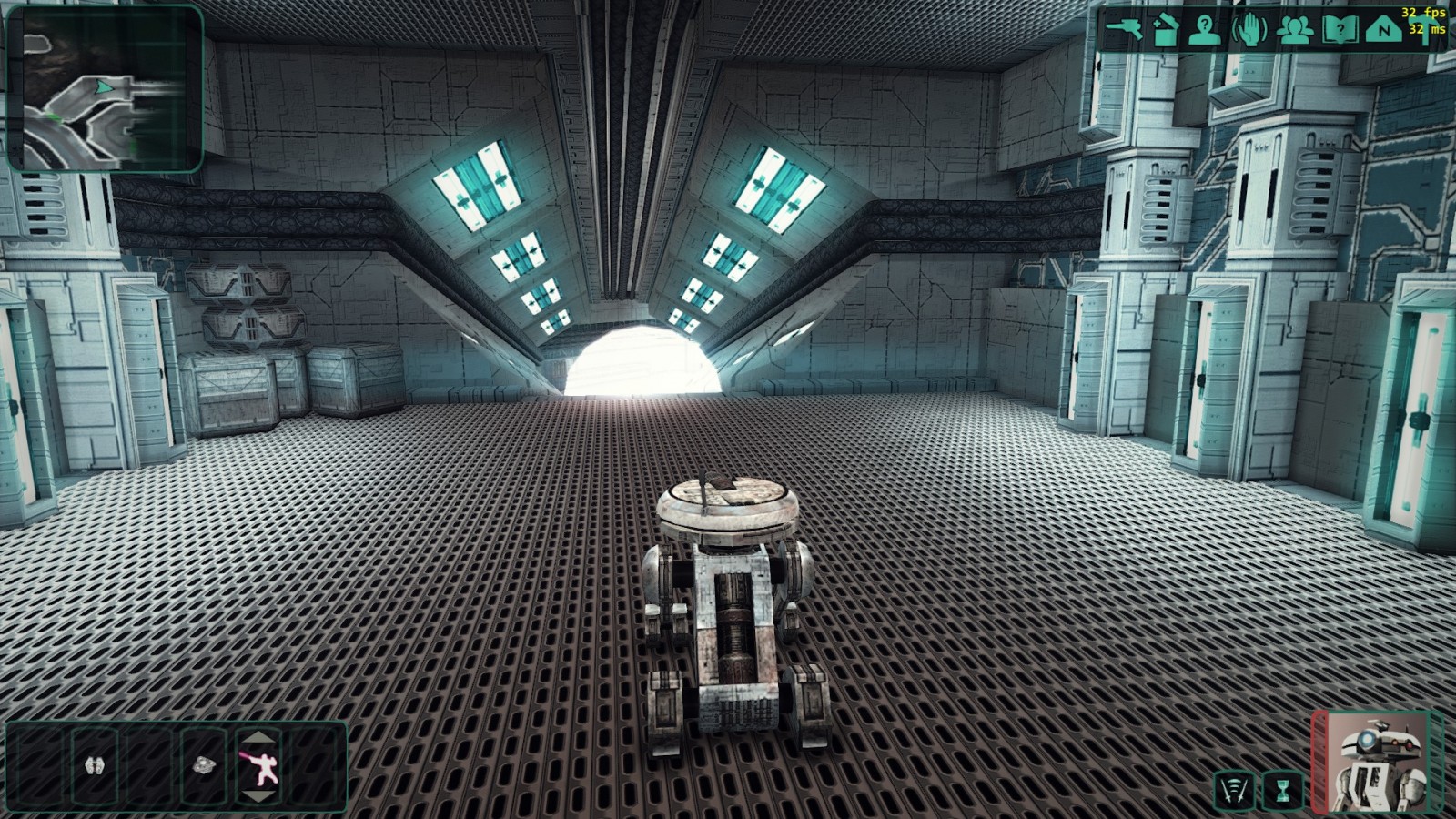Image resolution: width=1456 pixels, height=819 pixels.
Task: Open the equipment screen via blaster icon
Action: click(x=1124, y=29)
